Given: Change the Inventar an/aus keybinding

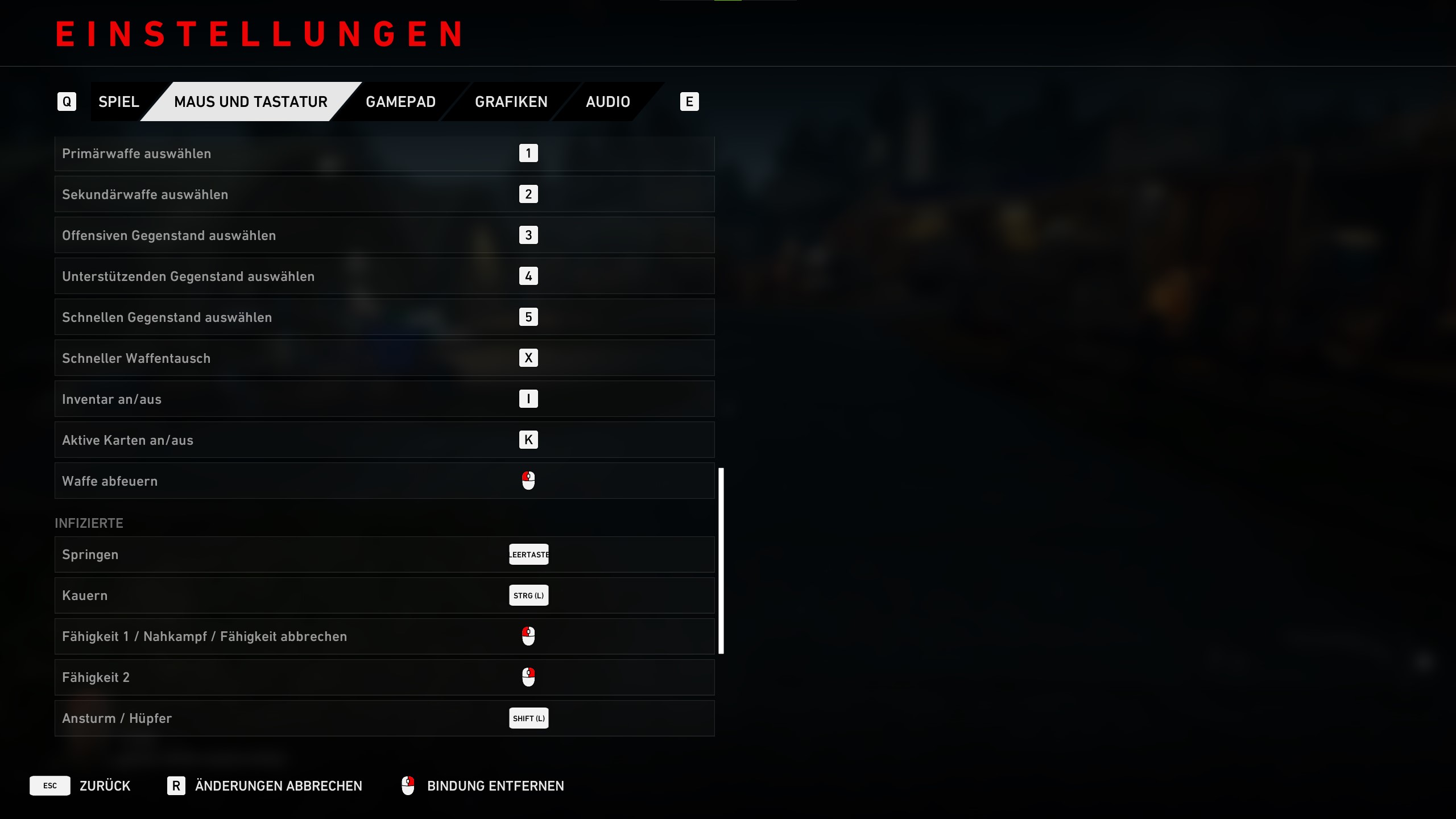Looking at the screenshot, I should coord(528,399).
